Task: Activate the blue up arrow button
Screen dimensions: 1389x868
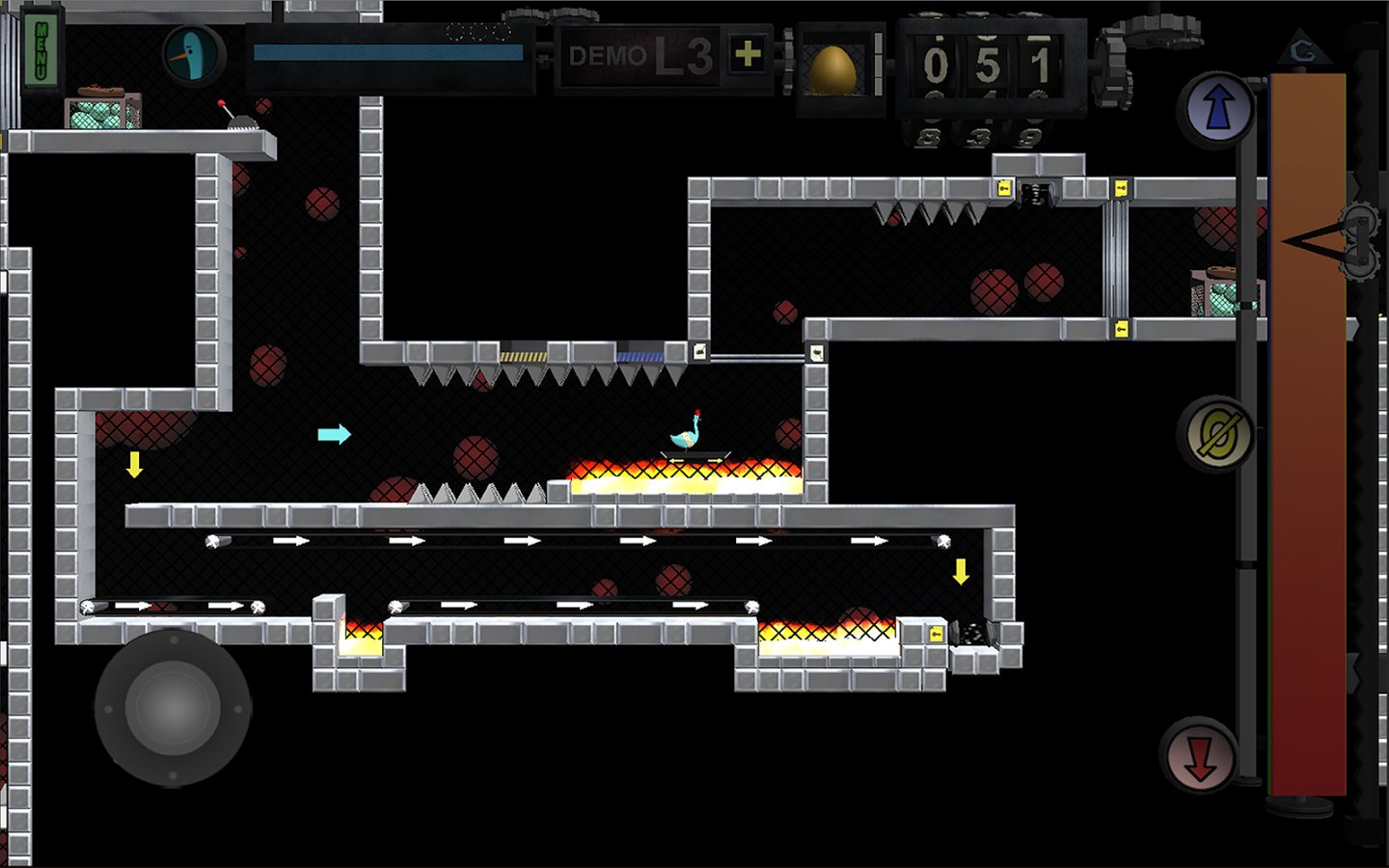Action: [x=1217, y=108]
